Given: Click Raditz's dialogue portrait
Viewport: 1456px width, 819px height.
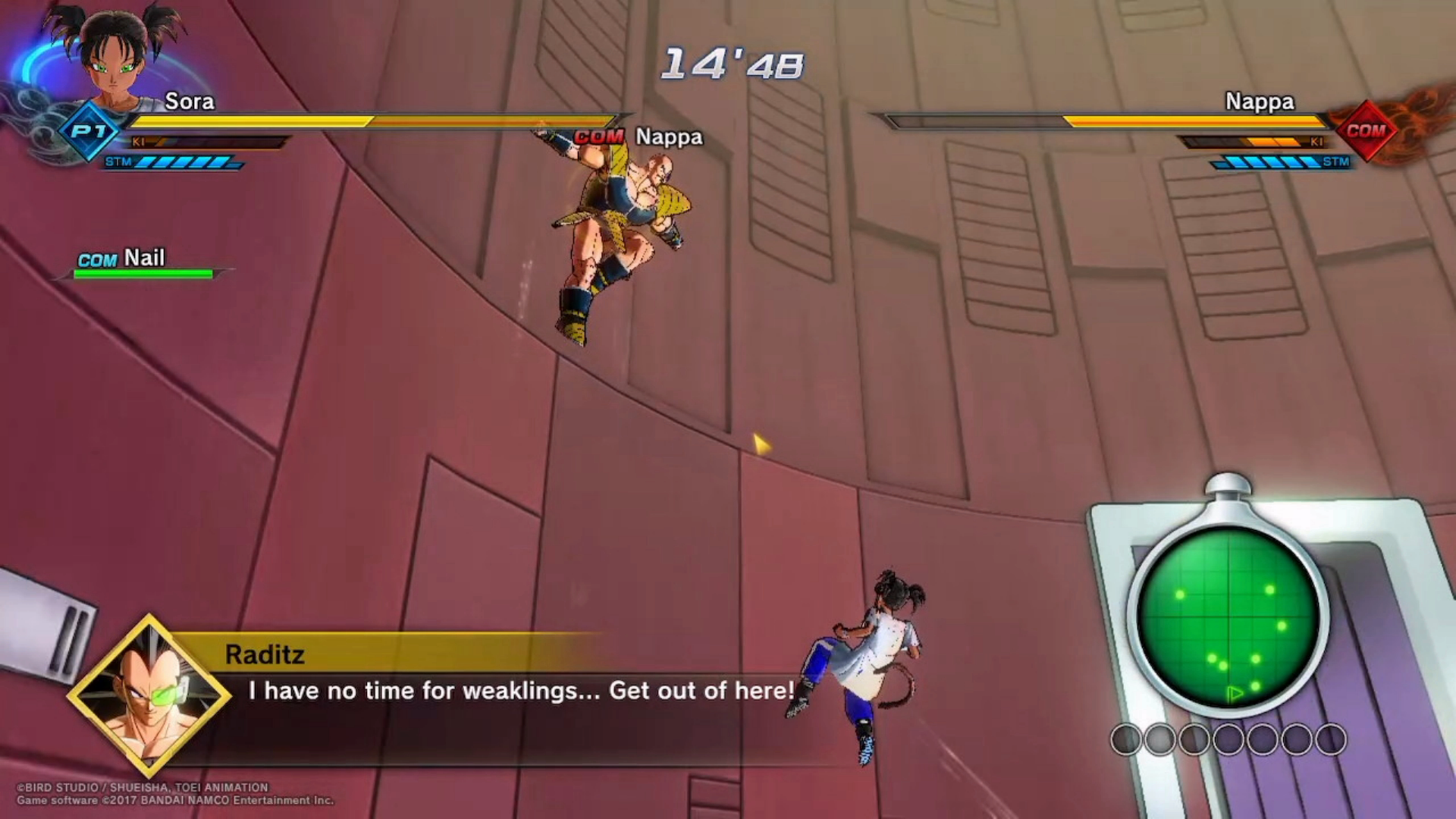Looking at the screenshot, I should tap(149, 695).
